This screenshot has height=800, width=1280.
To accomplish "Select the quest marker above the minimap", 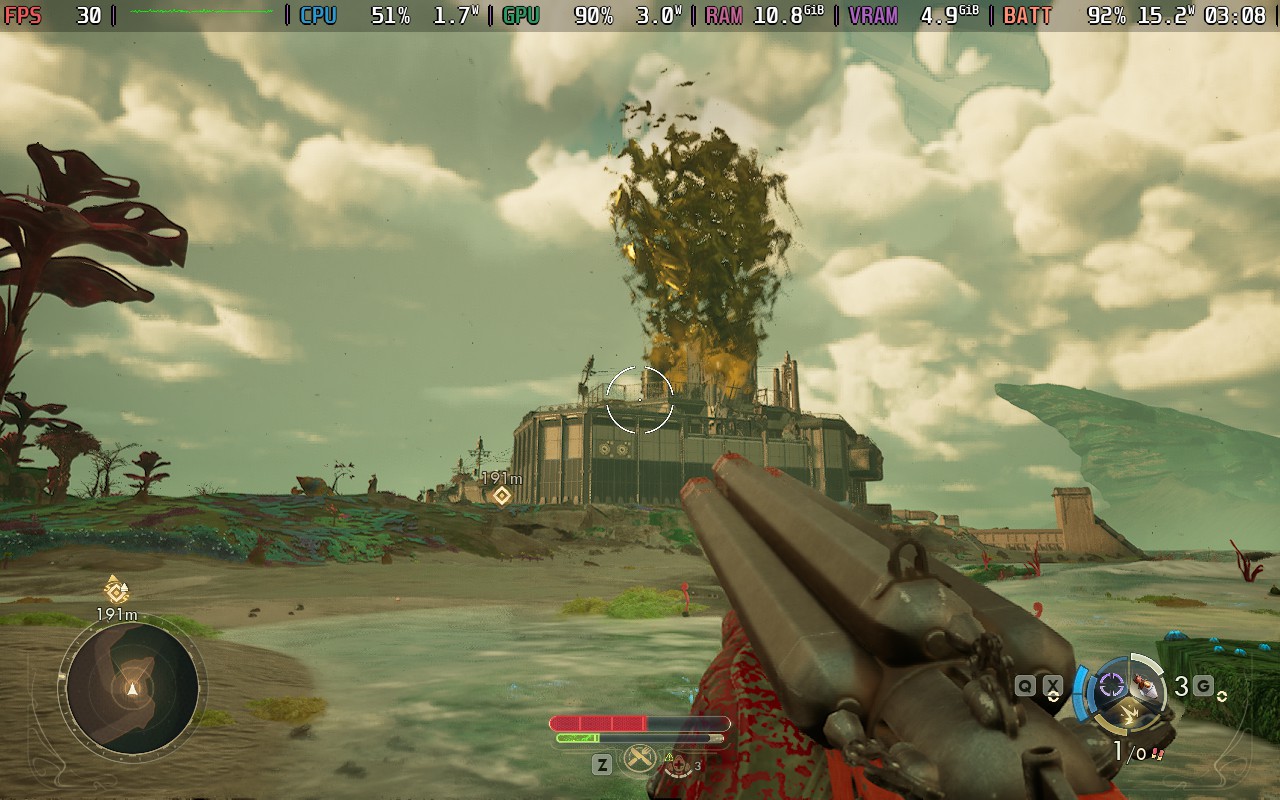I will tap(116, 590).
